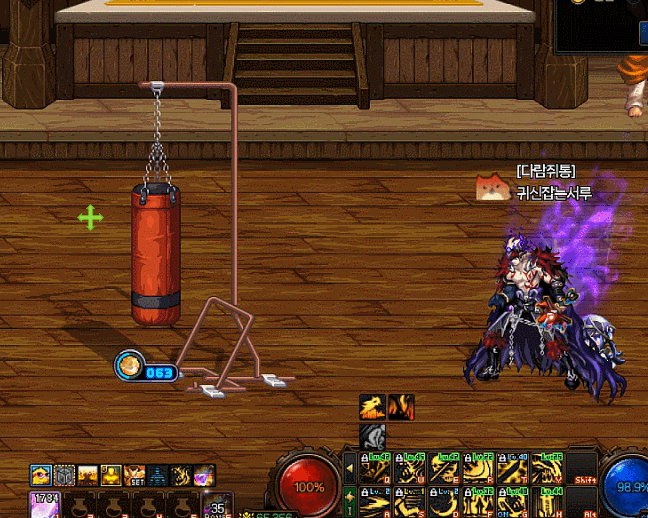648x518 pixels.
Task: Click the grey crouching figure status icon
Action: 372,436
